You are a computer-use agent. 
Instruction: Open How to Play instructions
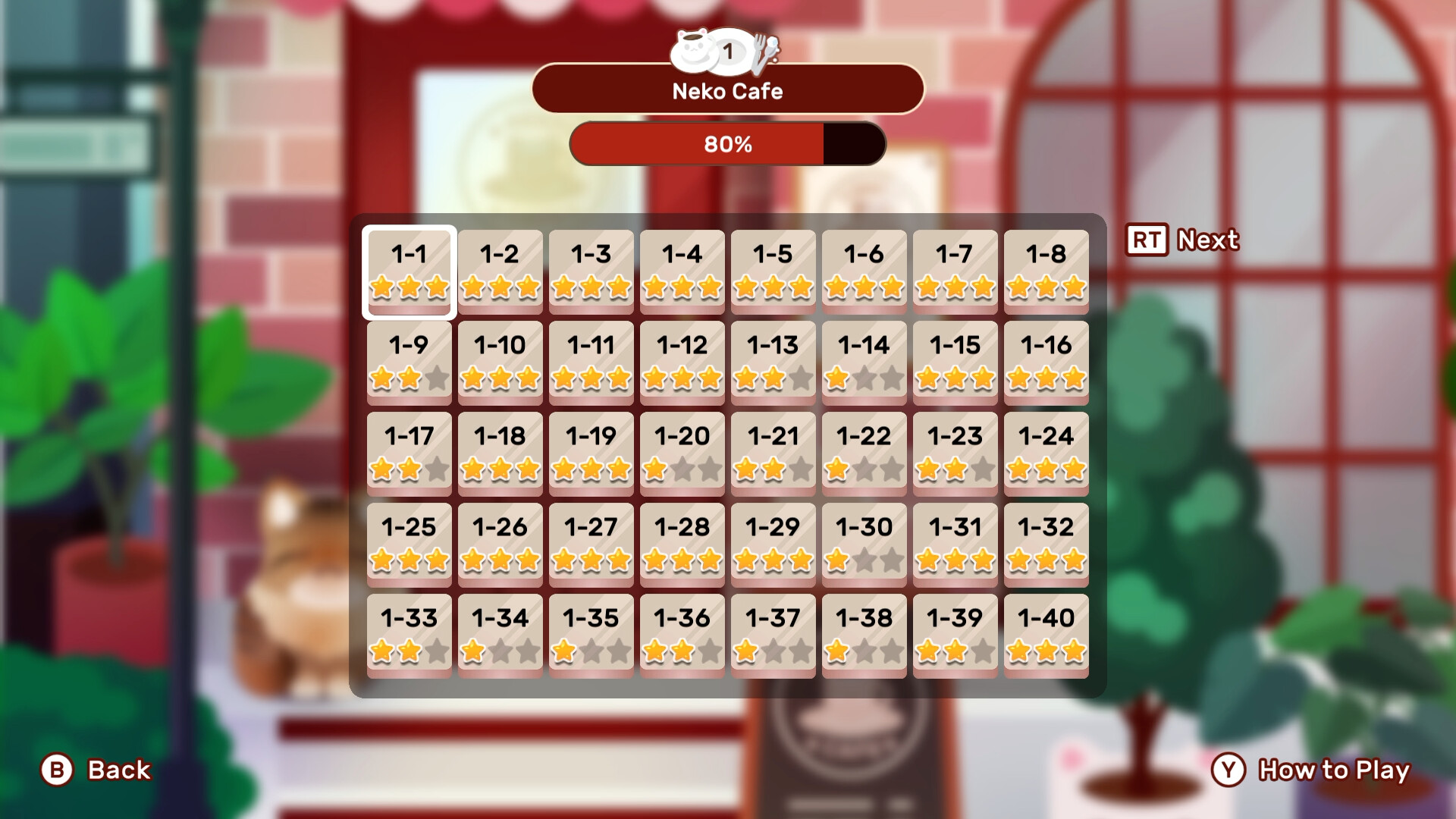1332,770
